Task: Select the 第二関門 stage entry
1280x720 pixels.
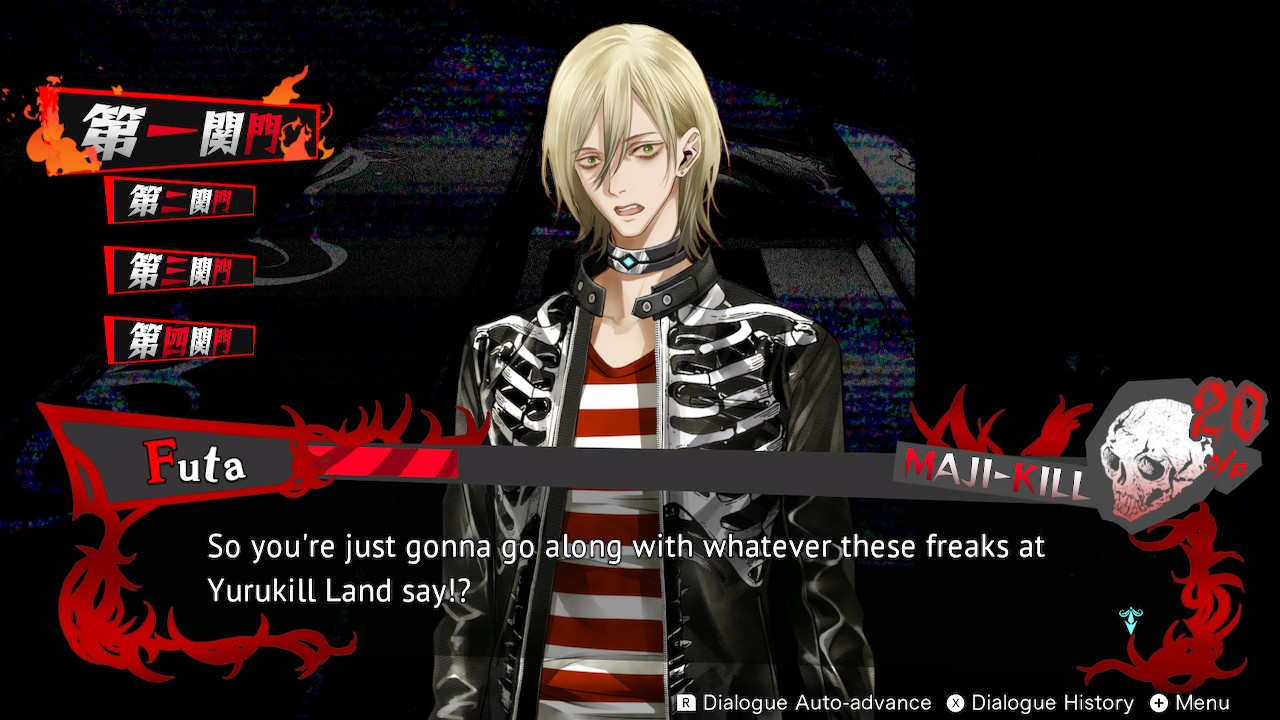Action: pos(180,201)
